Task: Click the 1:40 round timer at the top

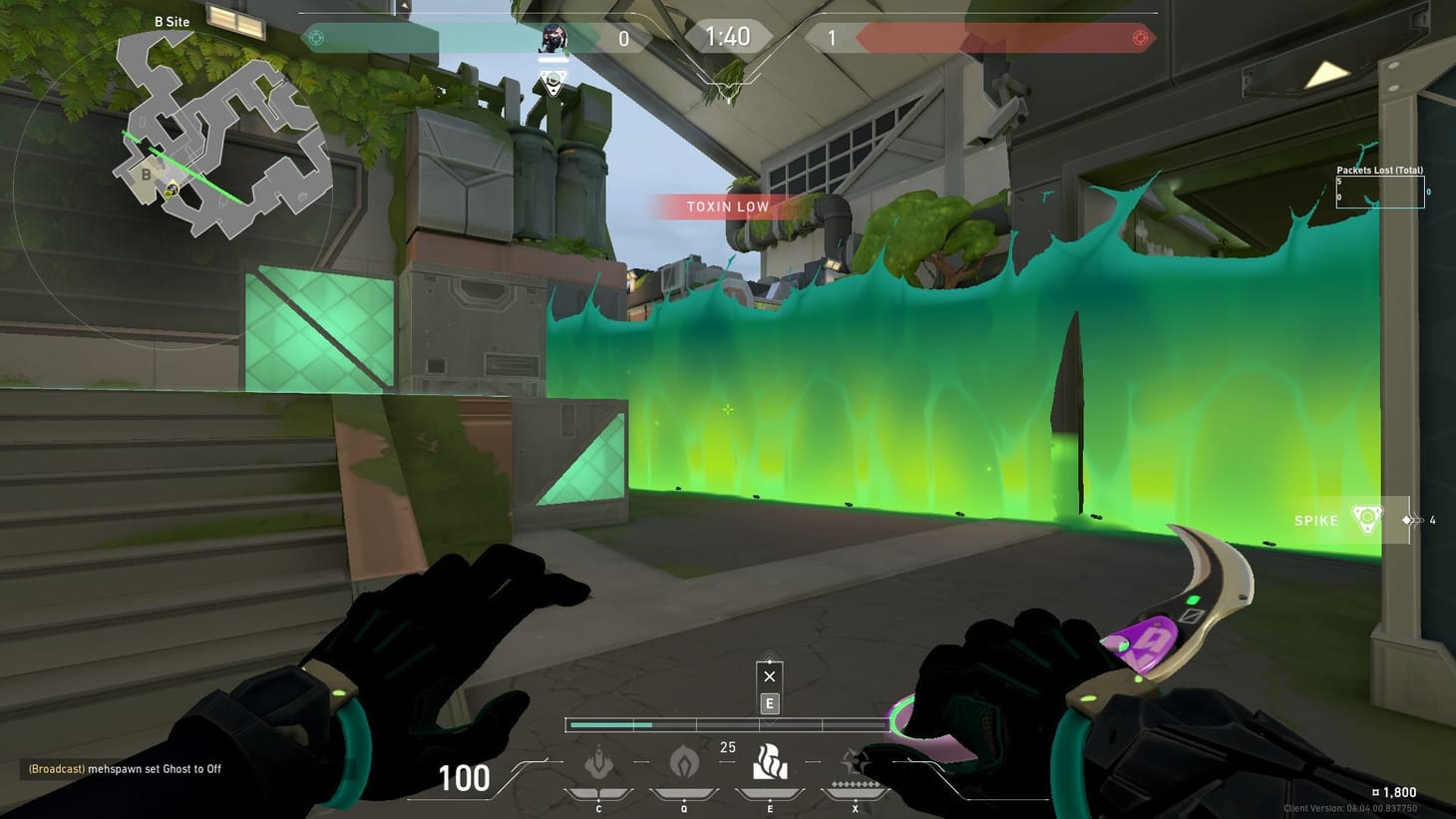Action: [729, 36]
